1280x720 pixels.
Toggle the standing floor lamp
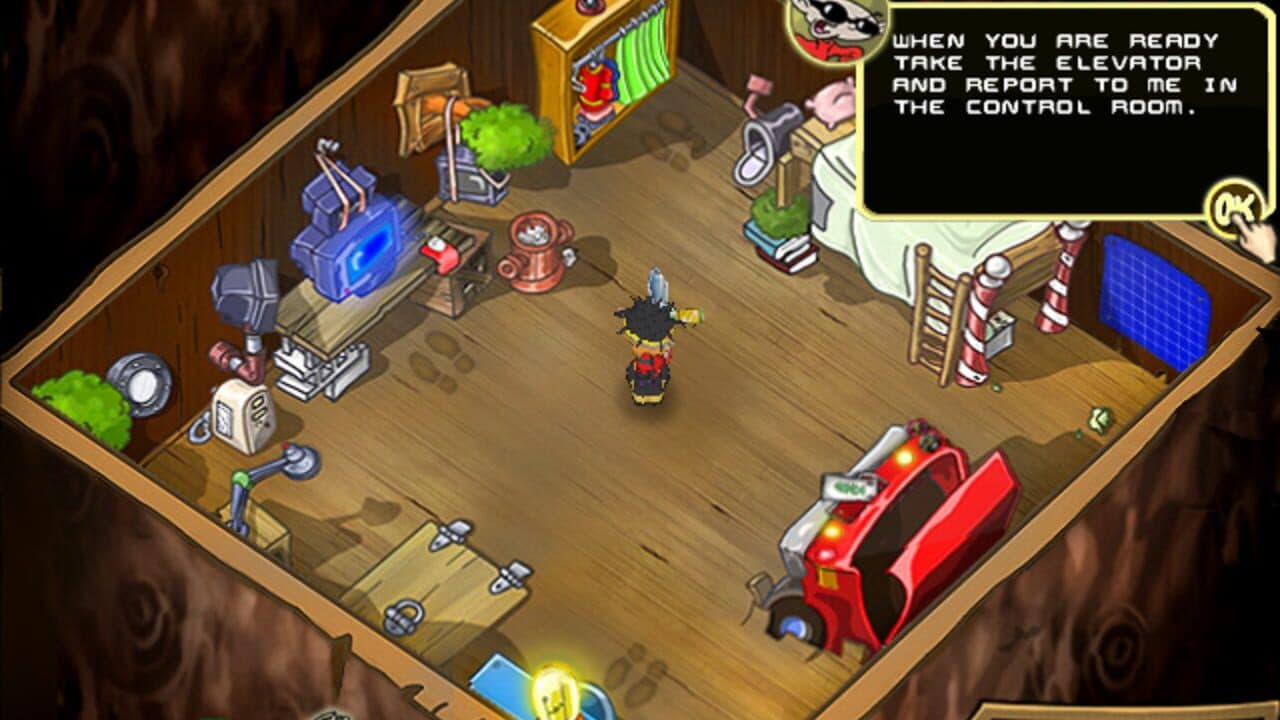pos(291,468)
